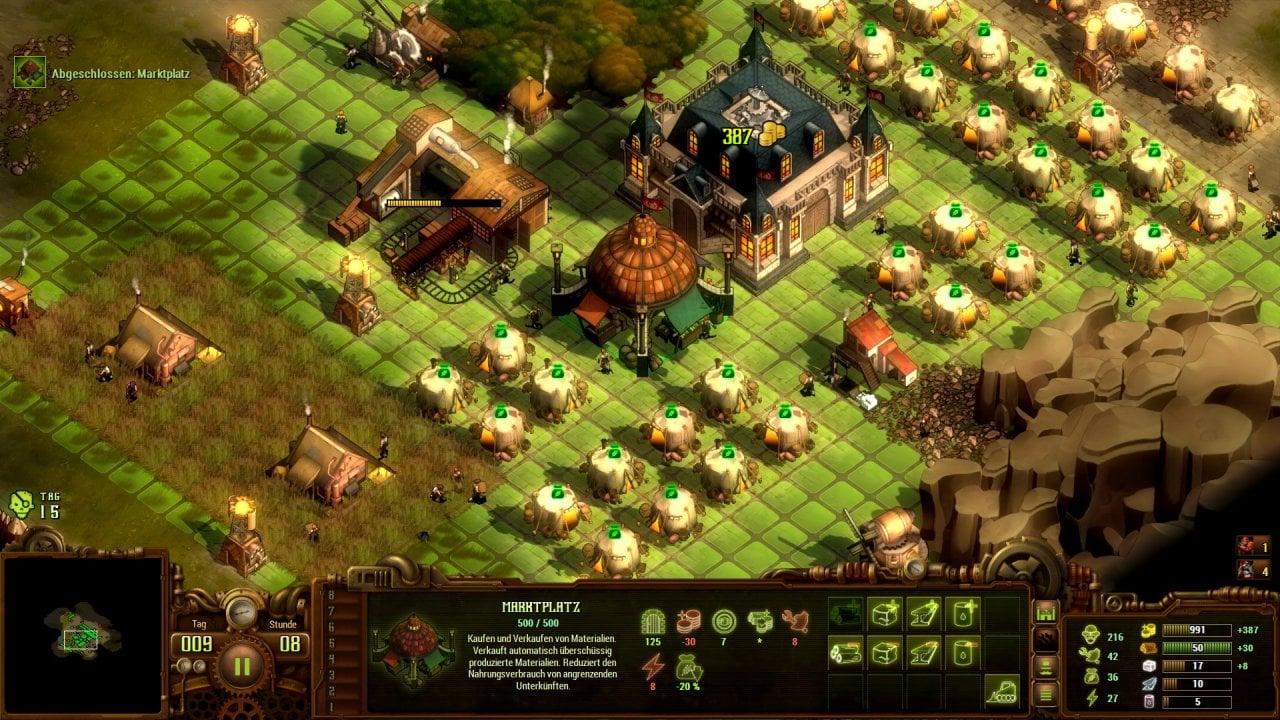This screenshot has width=1280, height=720.
Task: Sell wood at the marketplace
Action: 846,653
